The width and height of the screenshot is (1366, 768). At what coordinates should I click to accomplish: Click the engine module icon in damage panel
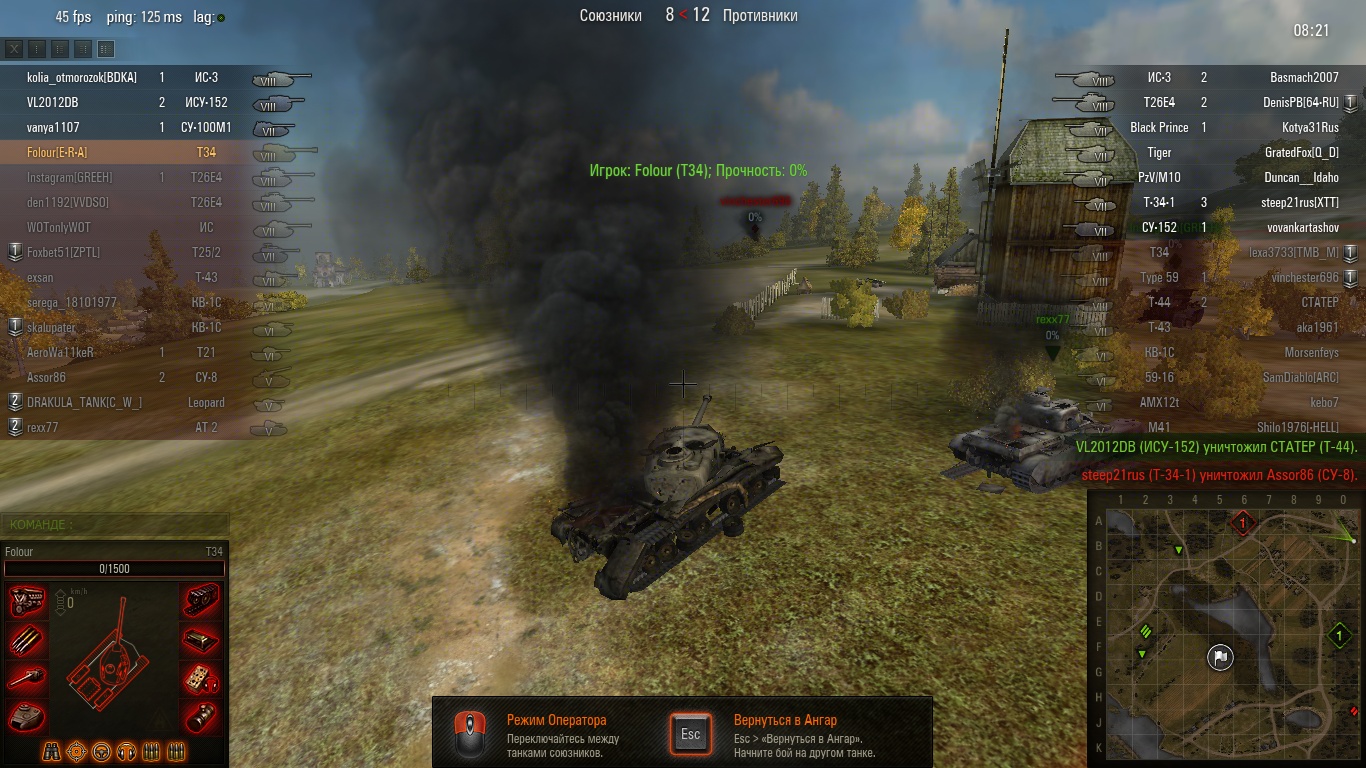click(26, 601)
